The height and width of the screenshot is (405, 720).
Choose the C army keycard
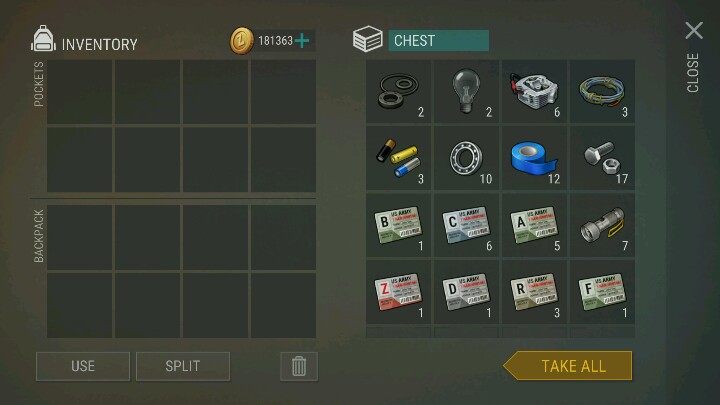pyautogui.click(x=466, y=225)
